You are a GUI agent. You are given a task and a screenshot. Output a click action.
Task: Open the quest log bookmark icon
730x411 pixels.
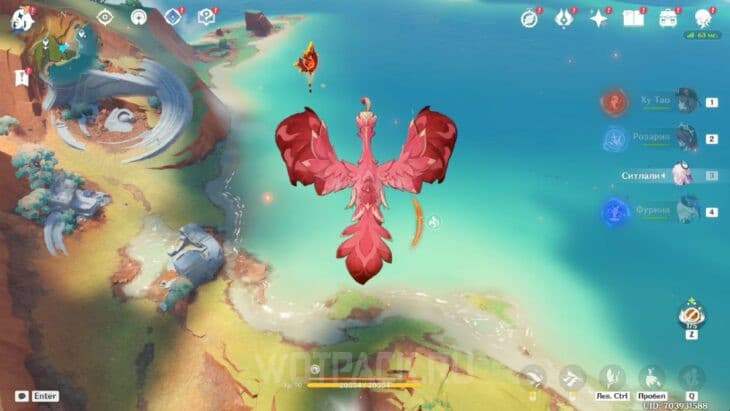tap(21, 77)
